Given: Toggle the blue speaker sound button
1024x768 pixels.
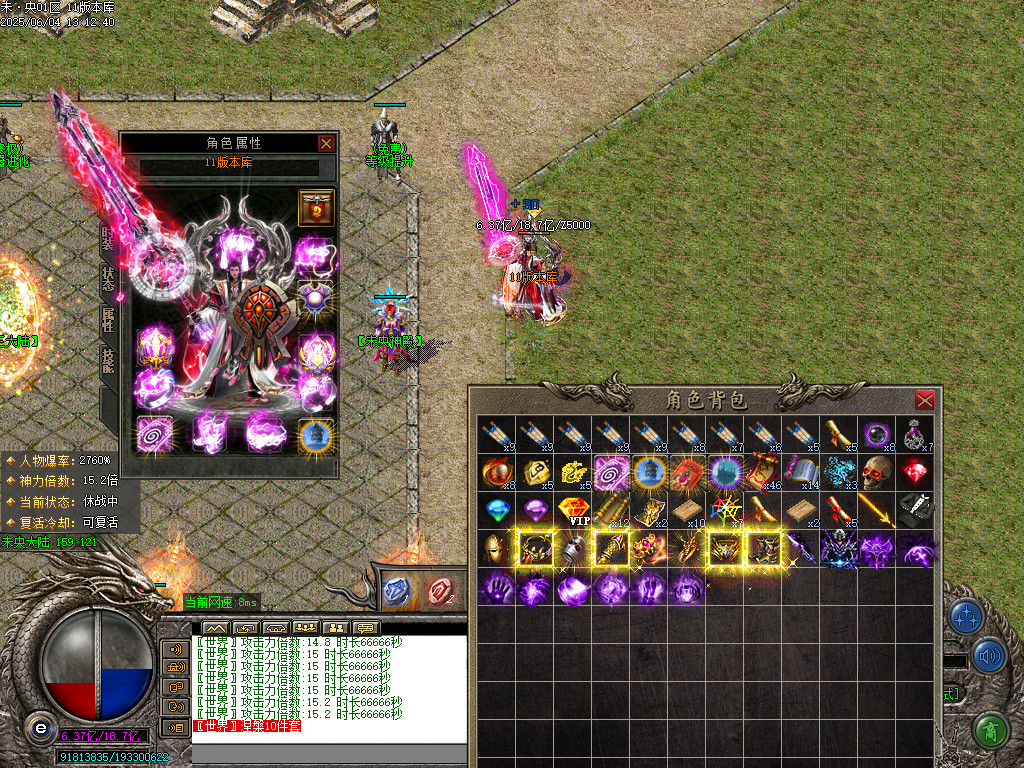Looking at the screenshot, I should click(989, 656).
